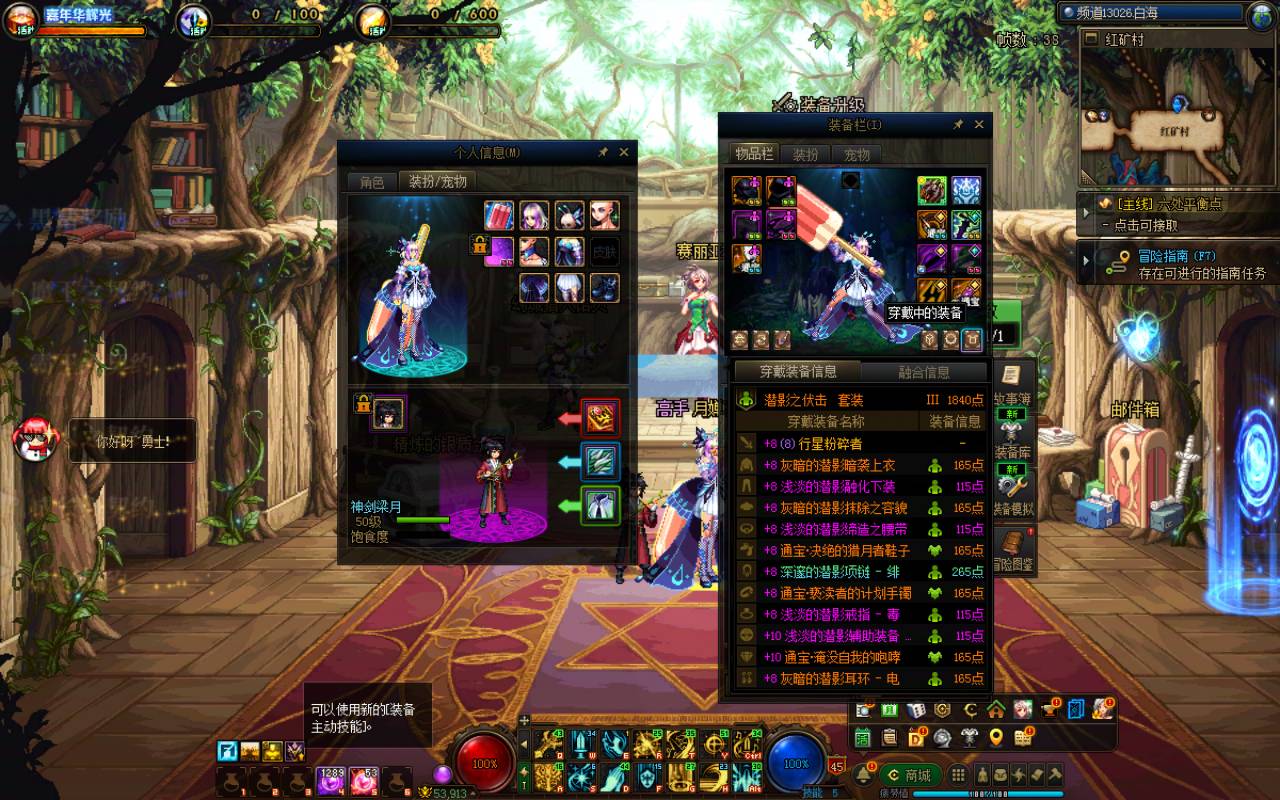Open the nine-dot grid menu button
Screen dimensions: 1280x800
(958, 775)
